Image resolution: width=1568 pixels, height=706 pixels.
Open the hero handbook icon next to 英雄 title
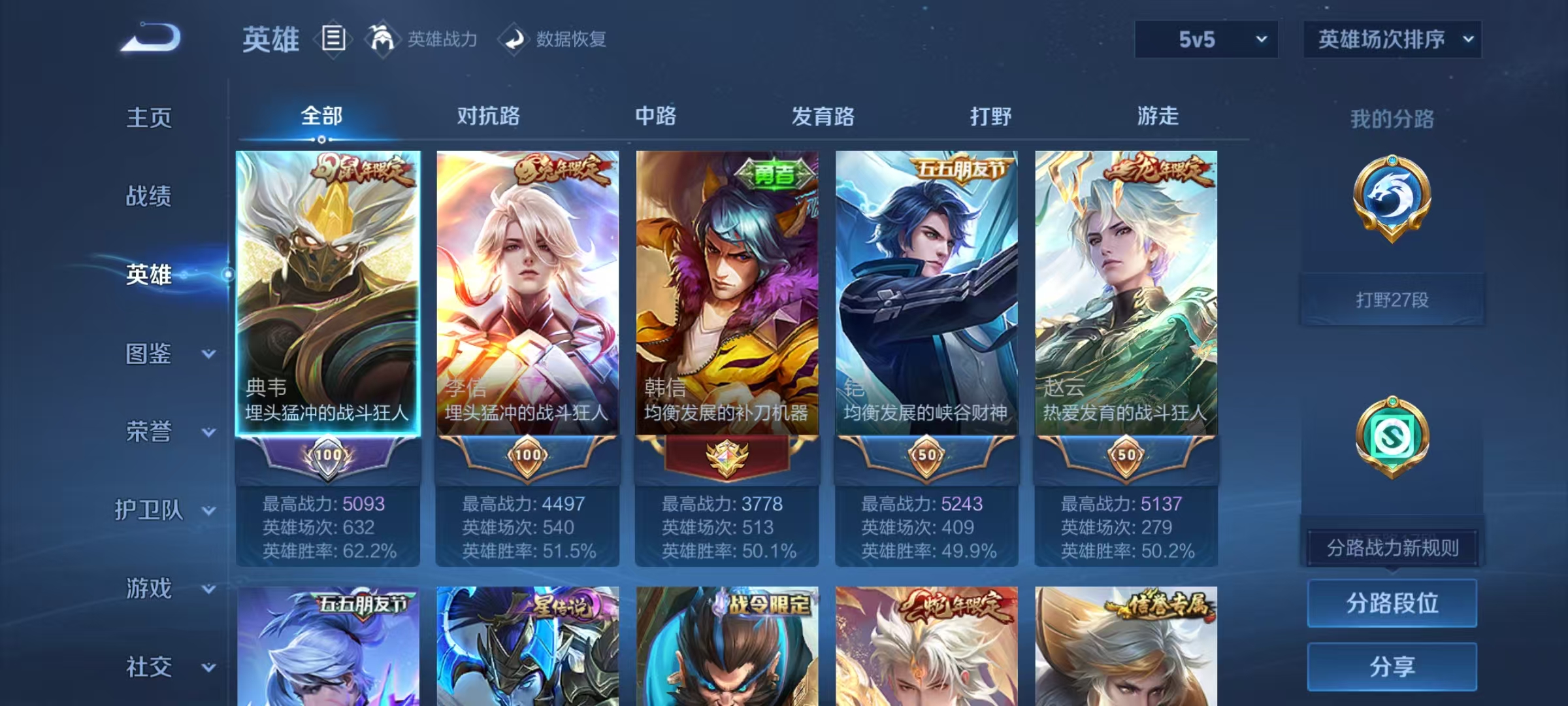[x=333, y=39]
